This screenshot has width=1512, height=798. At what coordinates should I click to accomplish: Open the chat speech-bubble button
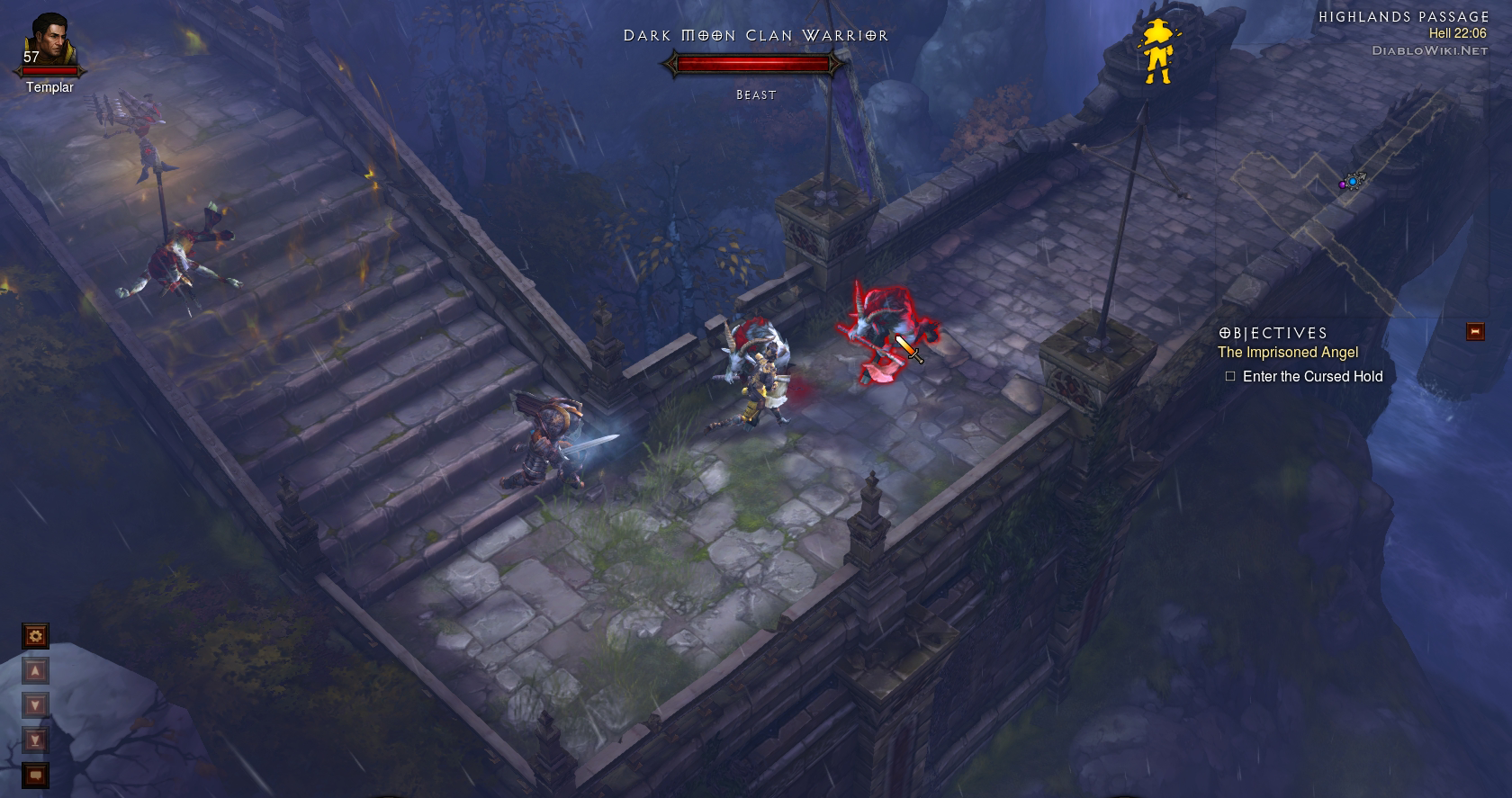(35, 775)
